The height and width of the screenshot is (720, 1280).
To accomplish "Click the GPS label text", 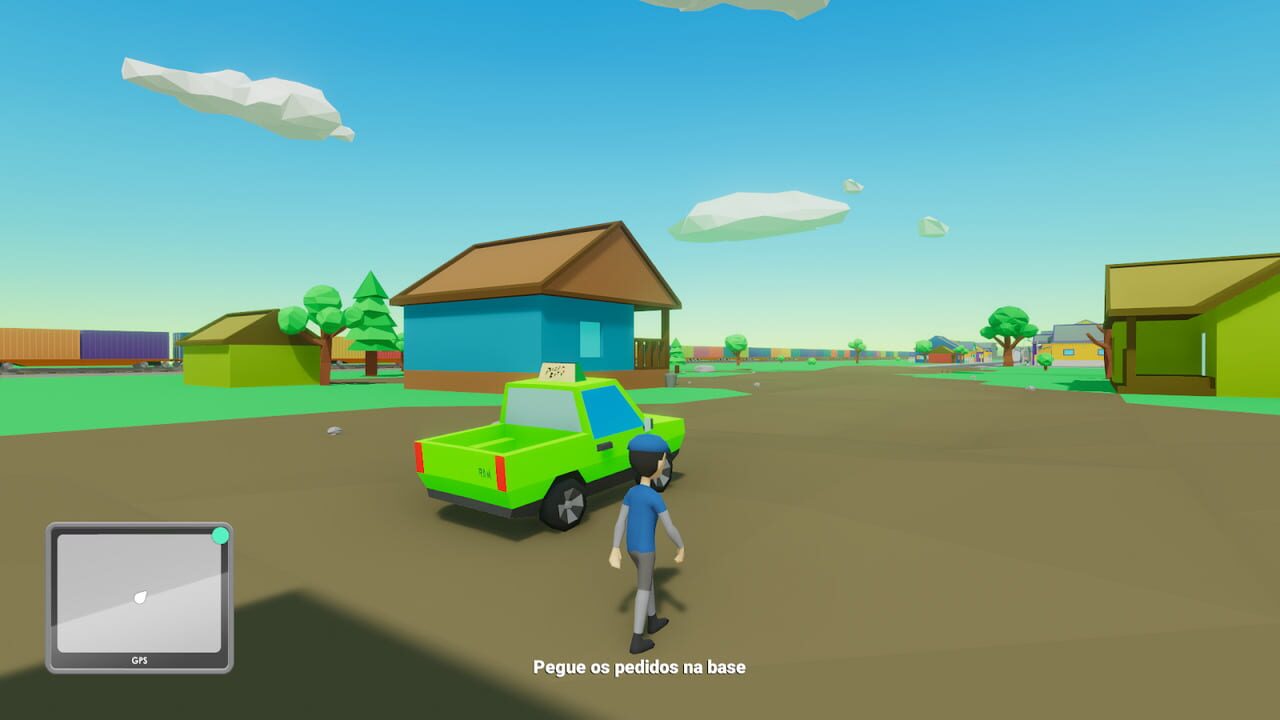I will [x=139, y=660].
